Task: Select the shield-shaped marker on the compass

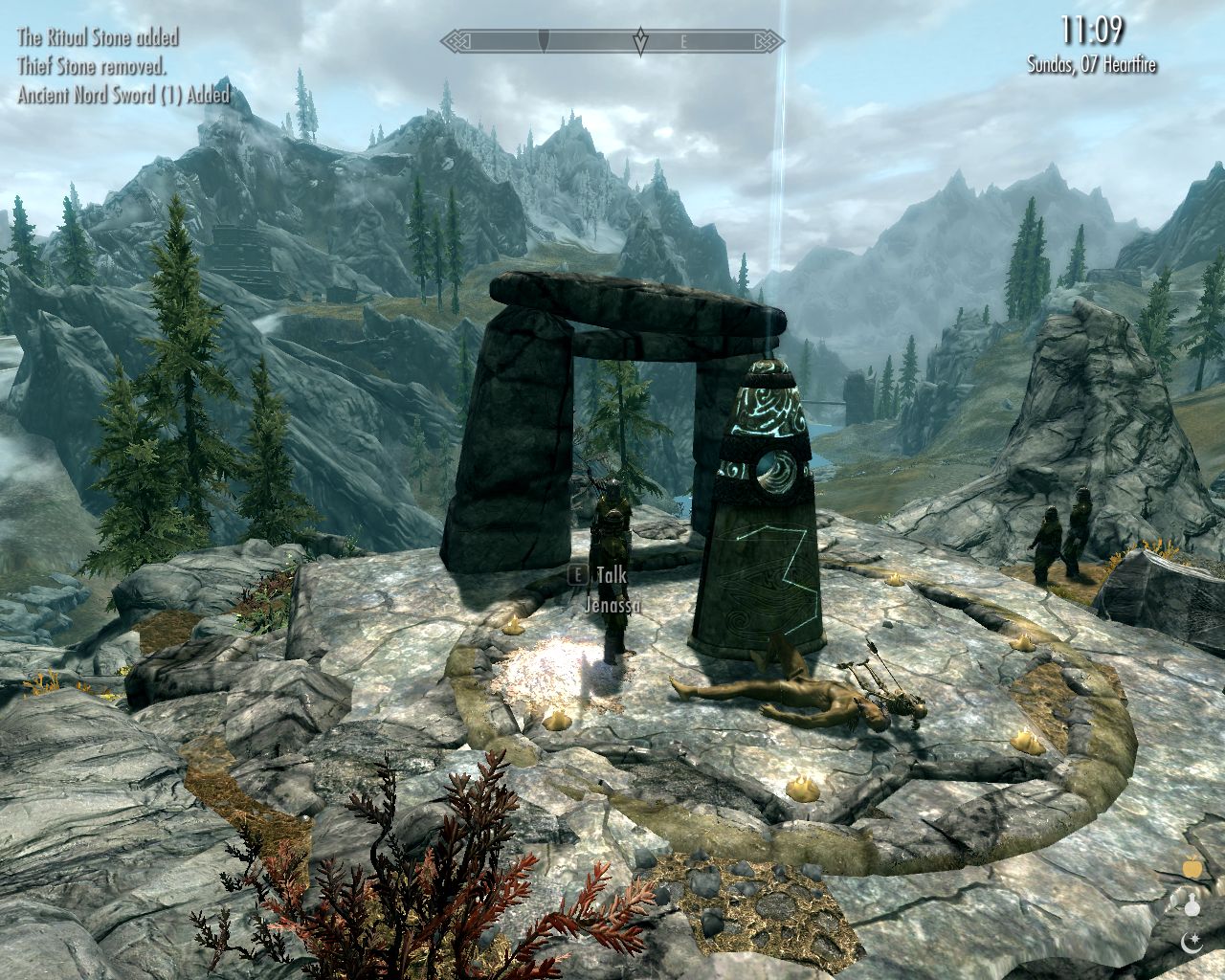Action: point(545,41)
